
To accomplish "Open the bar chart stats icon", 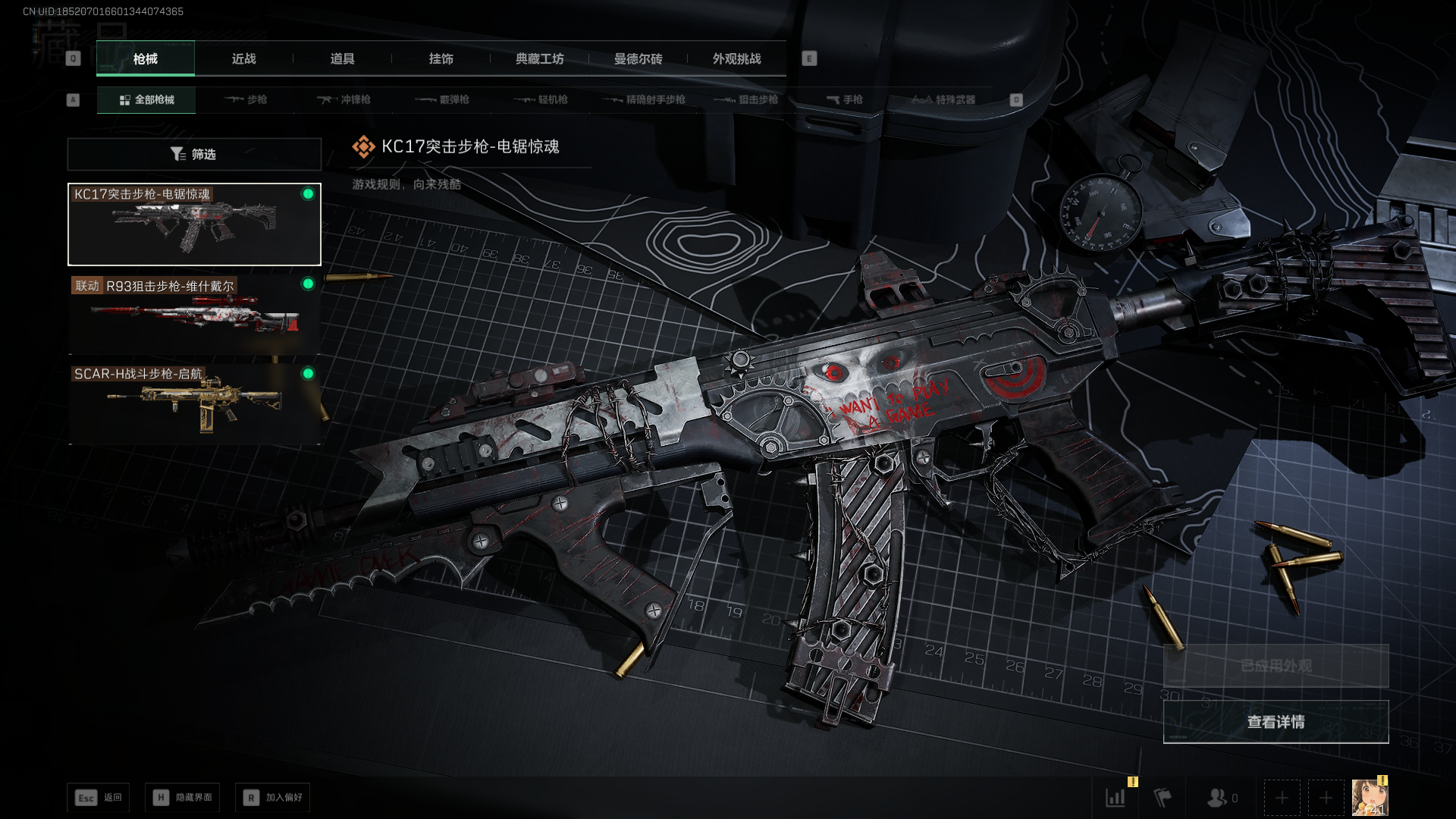I will pyautogui.click(x=1116, y=798).
